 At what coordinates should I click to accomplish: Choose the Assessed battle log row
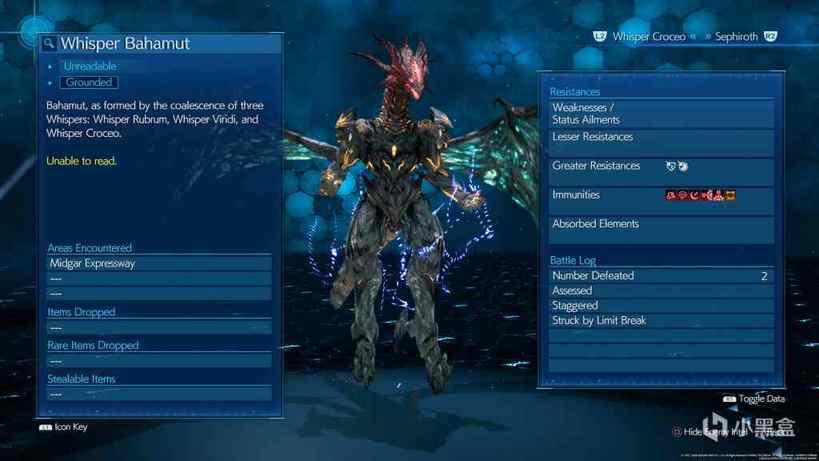point(661,291)
